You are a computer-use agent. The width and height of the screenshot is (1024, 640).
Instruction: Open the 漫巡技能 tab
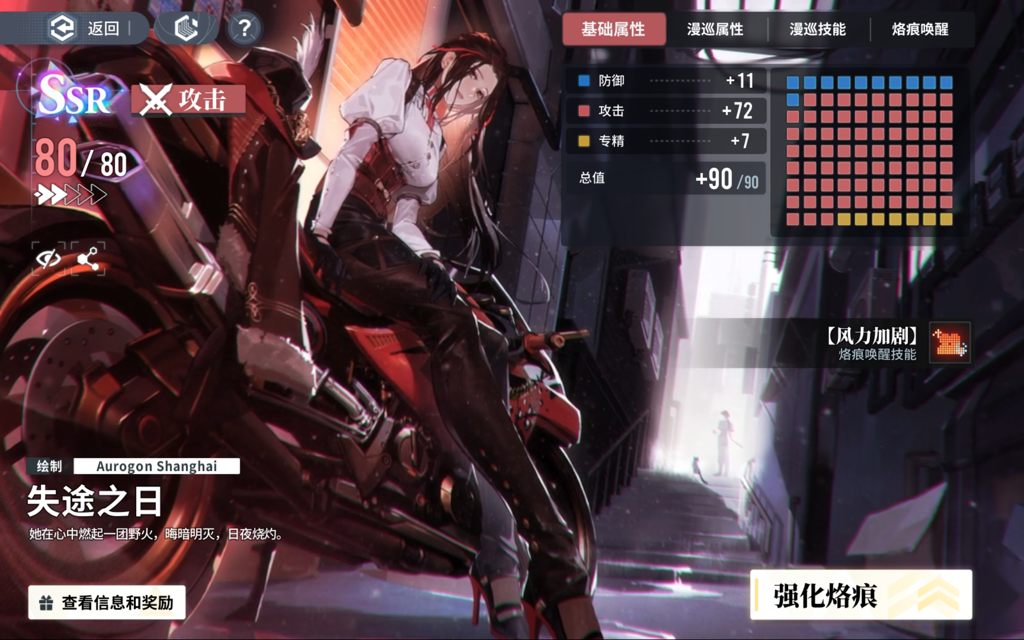[817, 29]
